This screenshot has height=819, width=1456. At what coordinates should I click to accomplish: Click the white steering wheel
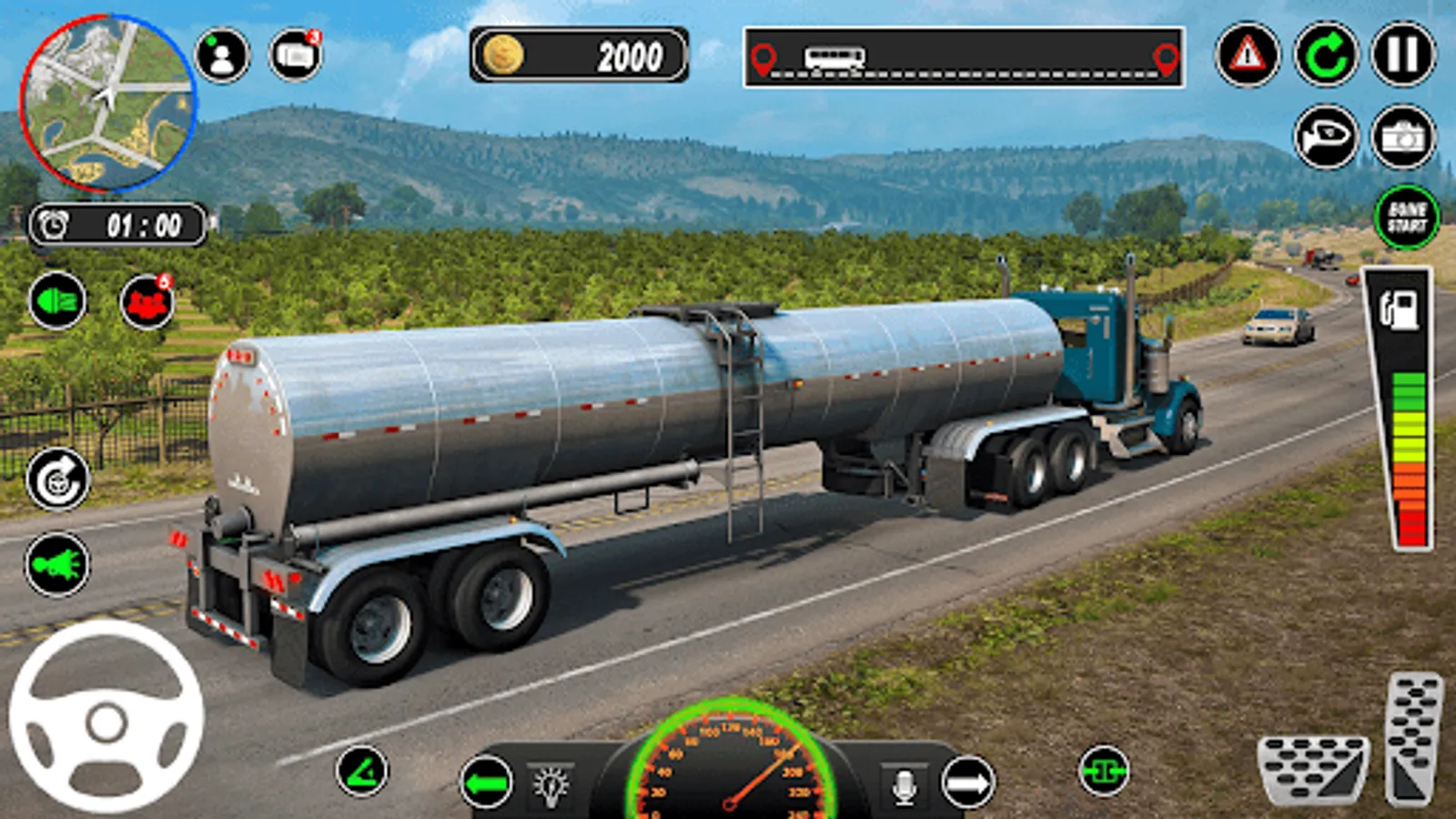[x=106, y=717]
